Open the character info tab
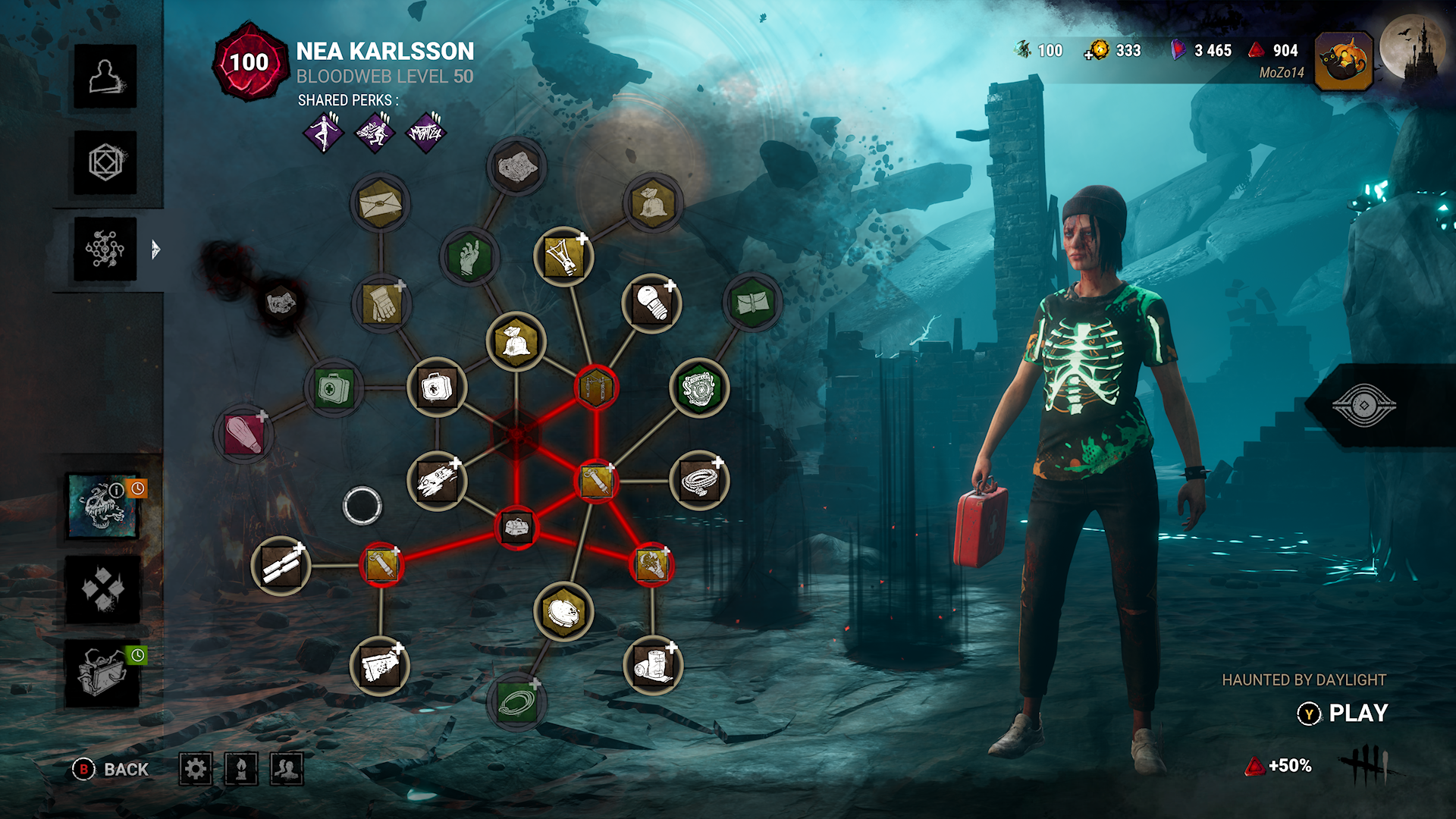The width and height of the screenshot is (1456, 819). coord(105,77)
